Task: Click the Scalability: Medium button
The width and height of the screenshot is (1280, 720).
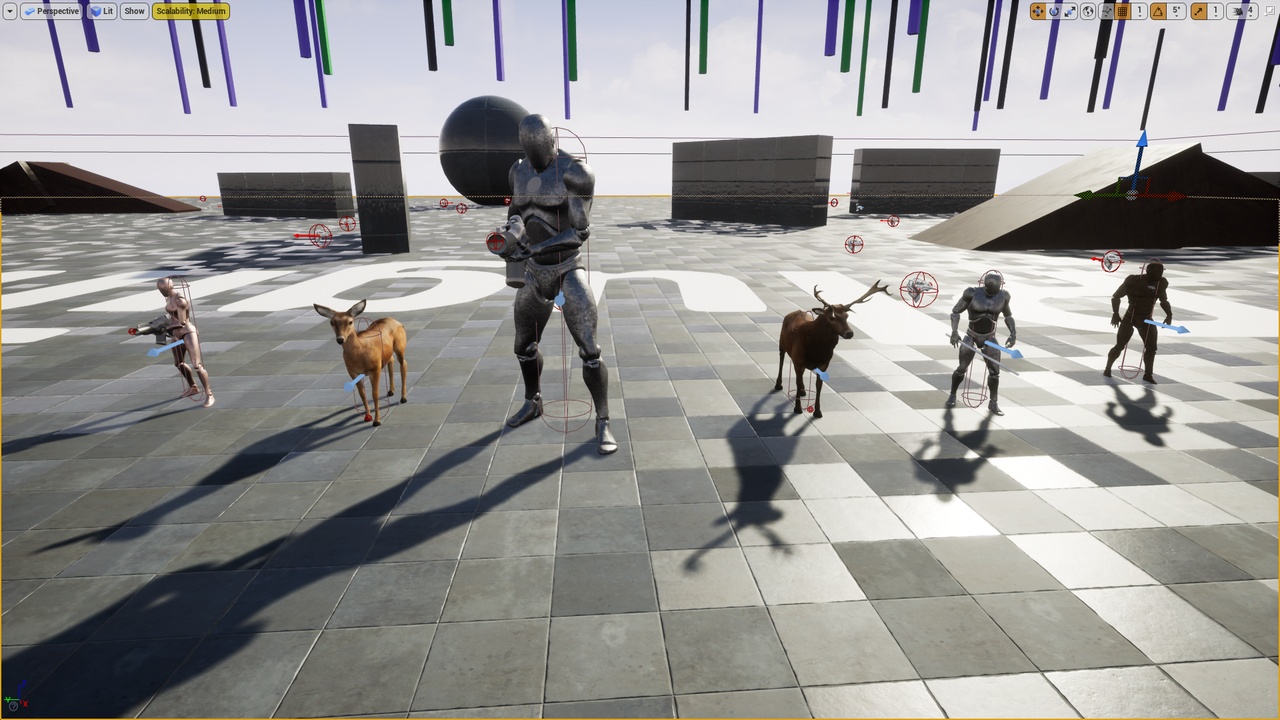Action: click(188, 11)
